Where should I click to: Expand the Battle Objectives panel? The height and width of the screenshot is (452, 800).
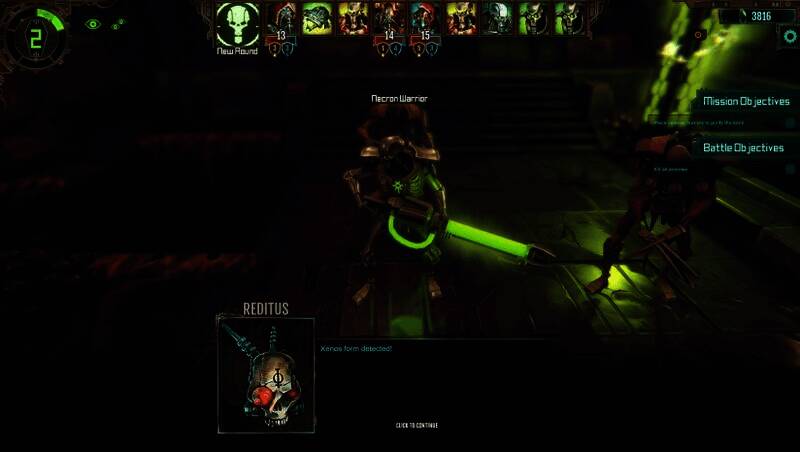743,148
